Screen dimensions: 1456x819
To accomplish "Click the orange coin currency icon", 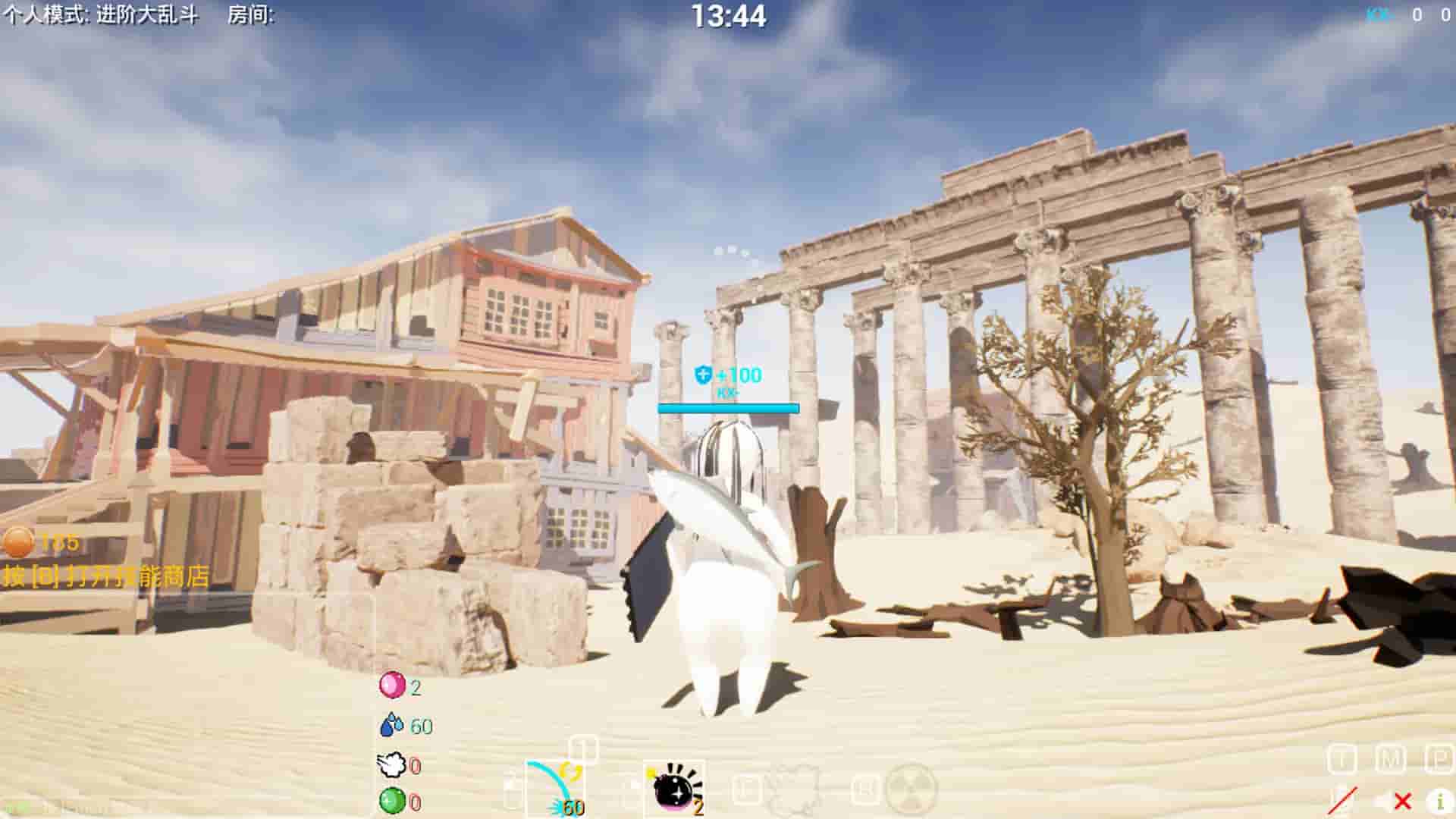I will 18,542.
